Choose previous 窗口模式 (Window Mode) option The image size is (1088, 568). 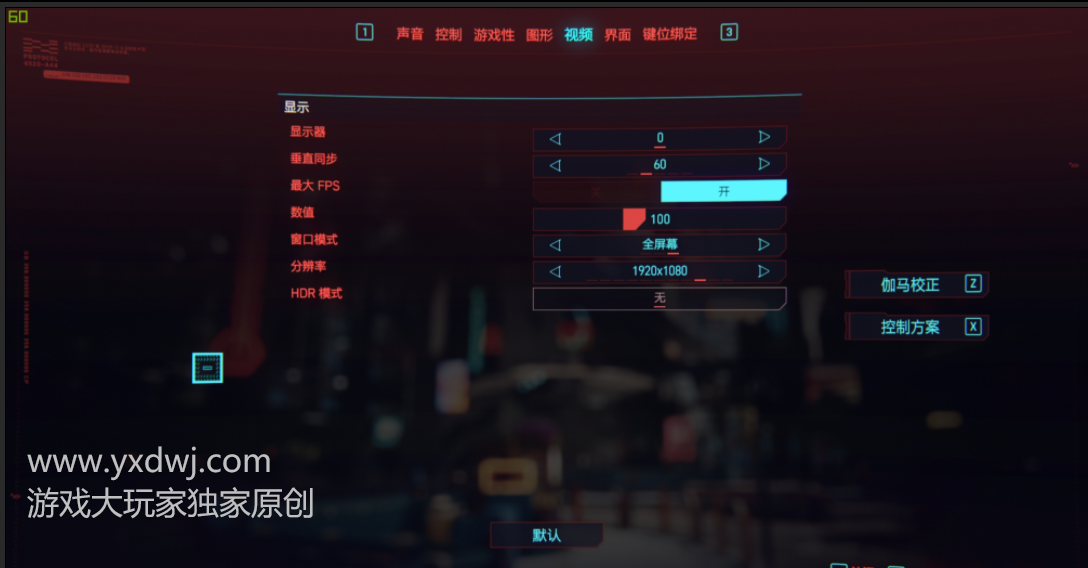pyautogui.click(x=555, y=245)
